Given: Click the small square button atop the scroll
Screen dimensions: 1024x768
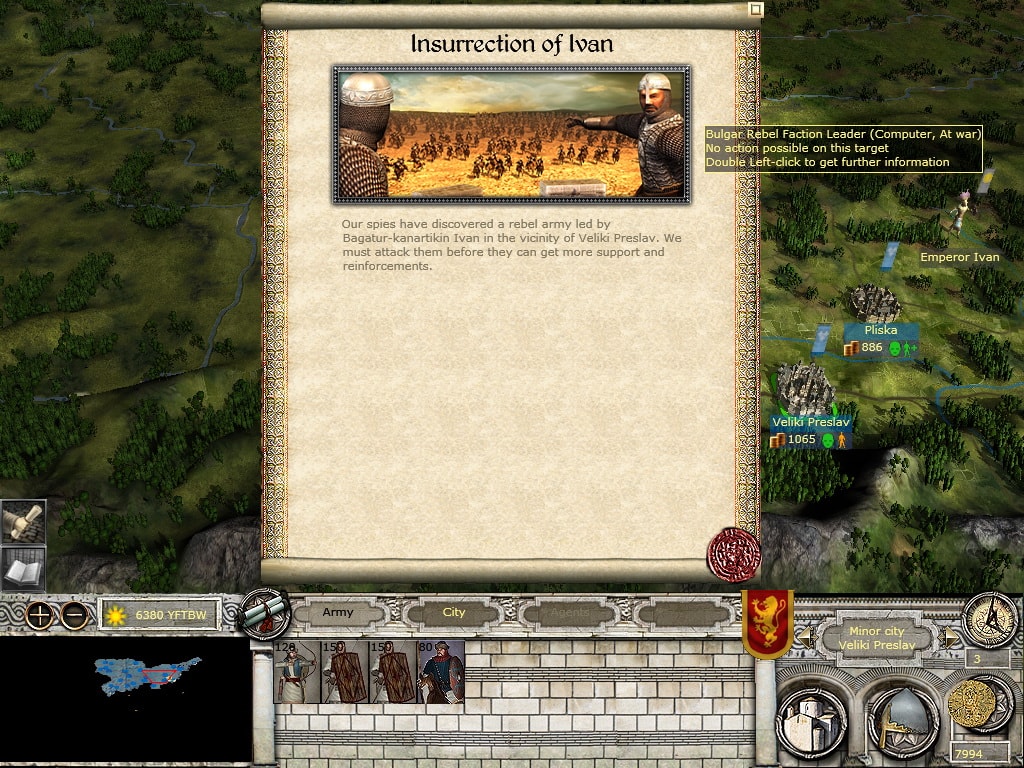Looking at the screenshot, I should tap(756, 9).
